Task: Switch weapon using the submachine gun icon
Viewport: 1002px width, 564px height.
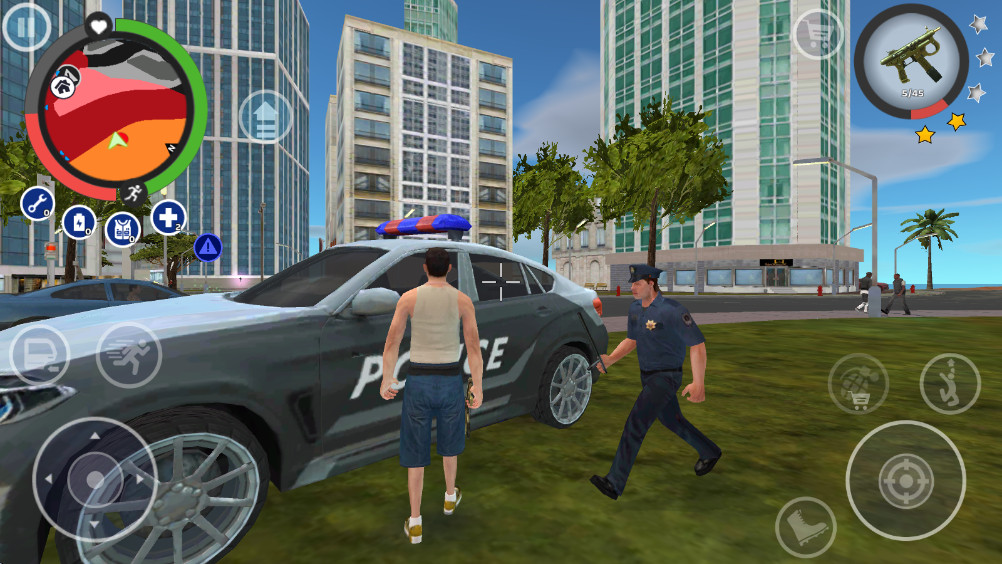Action: (910, 62)
